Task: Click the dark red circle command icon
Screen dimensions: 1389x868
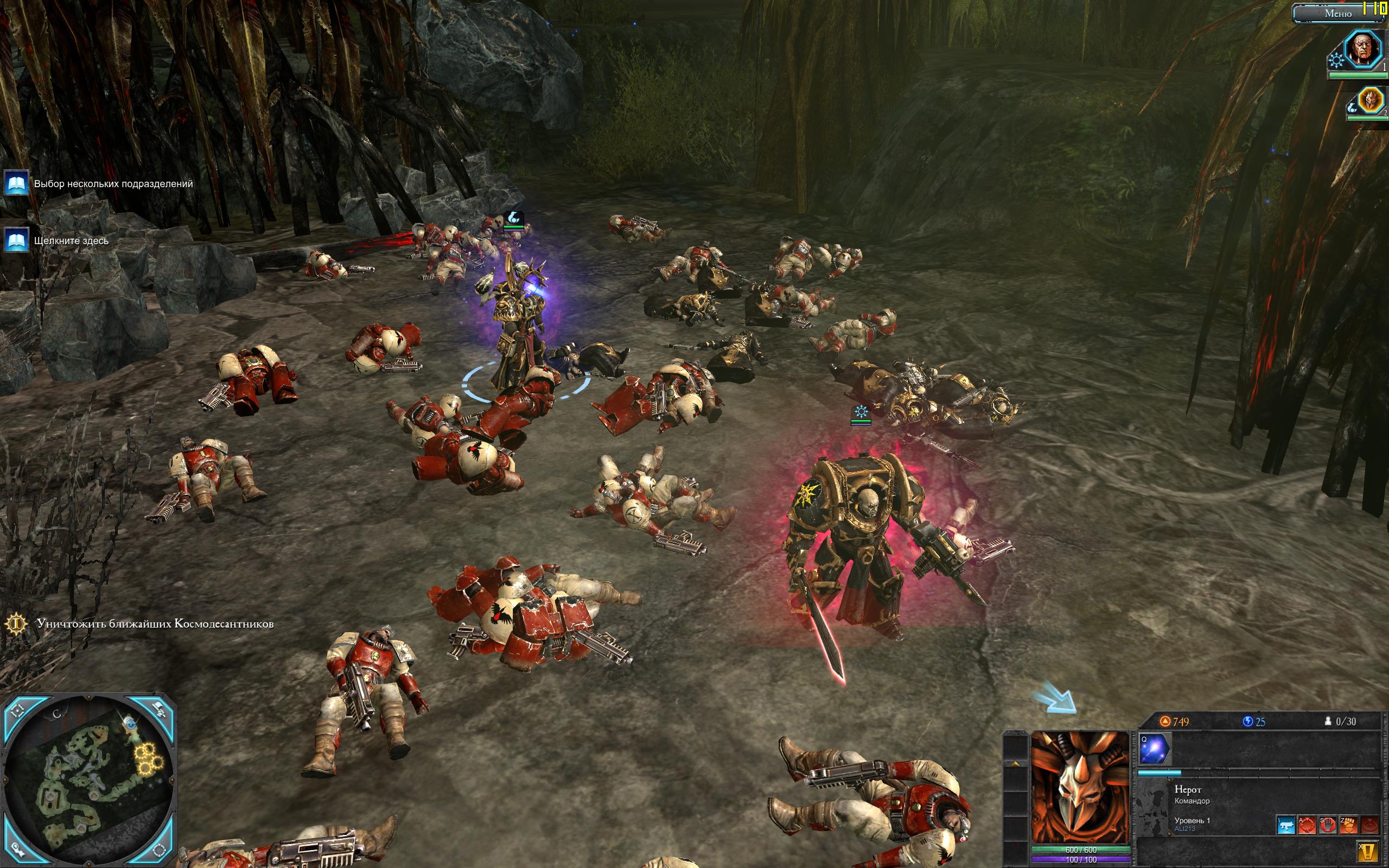Action: coord(1369,826)
